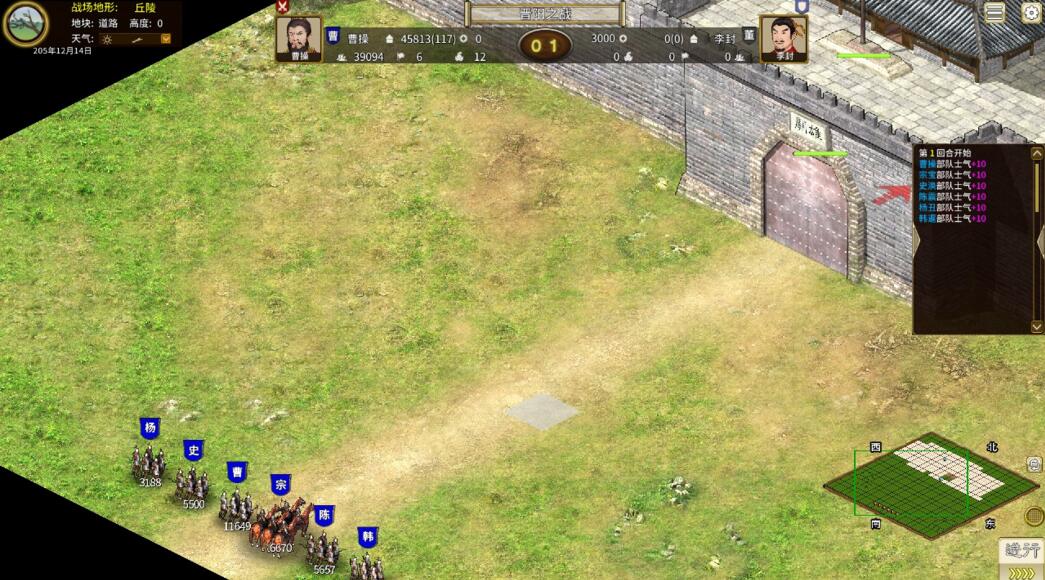
Task: Select the unit with 陈 banner
Action: [323, 545]
